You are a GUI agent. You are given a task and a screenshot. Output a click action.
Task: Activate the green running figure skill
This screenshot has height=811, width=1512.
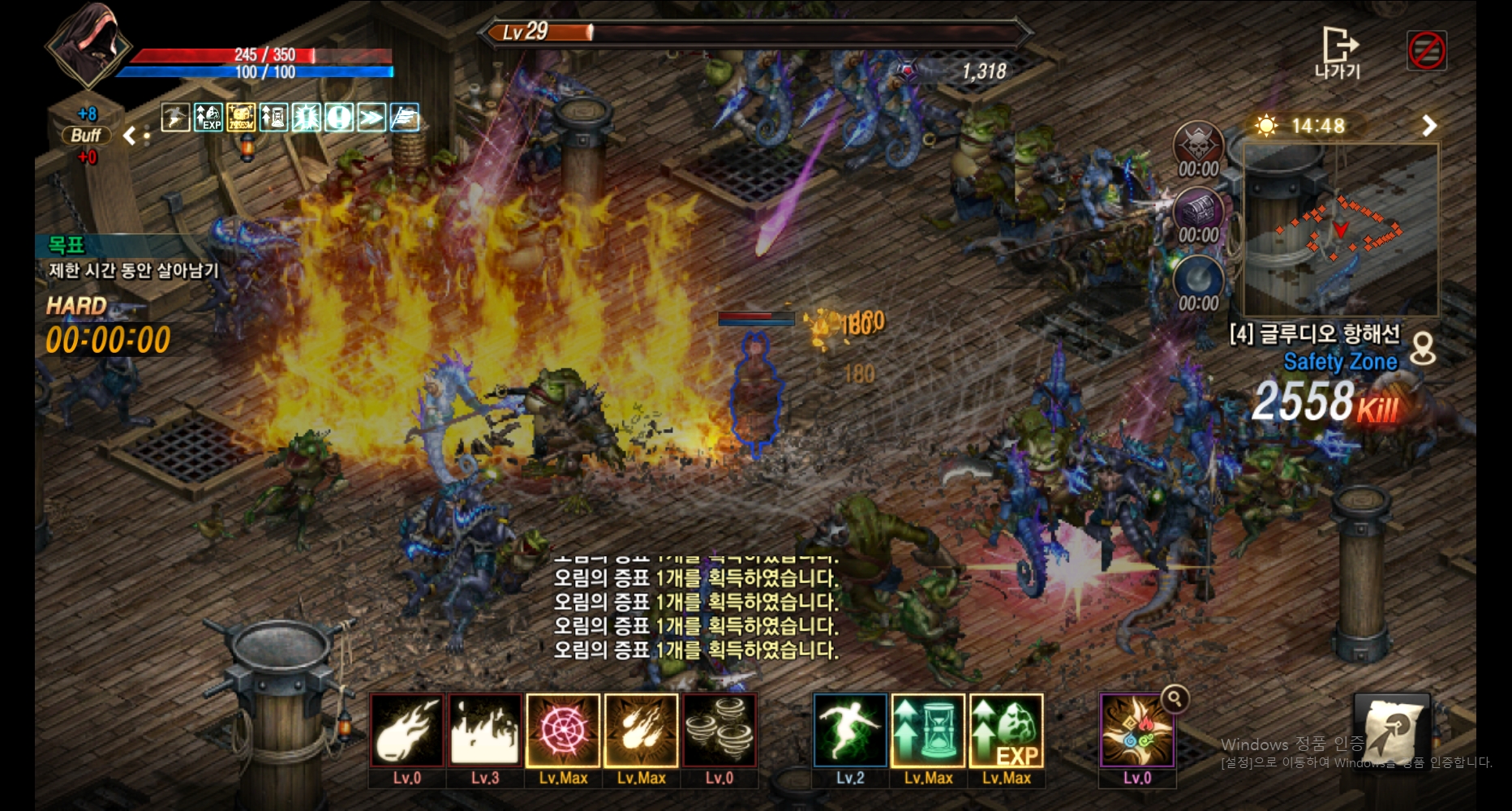click(x=850, y=731)
